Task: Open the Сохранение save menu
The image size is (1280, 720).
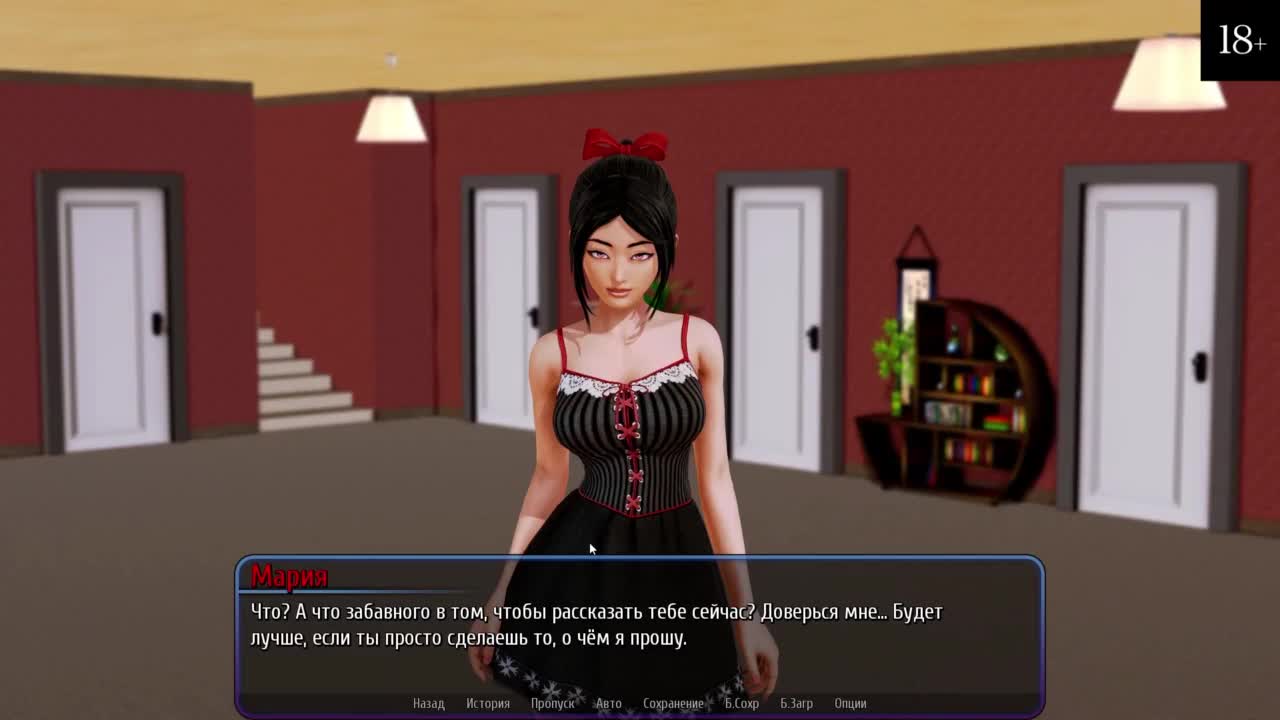Action: click(673, 703)
